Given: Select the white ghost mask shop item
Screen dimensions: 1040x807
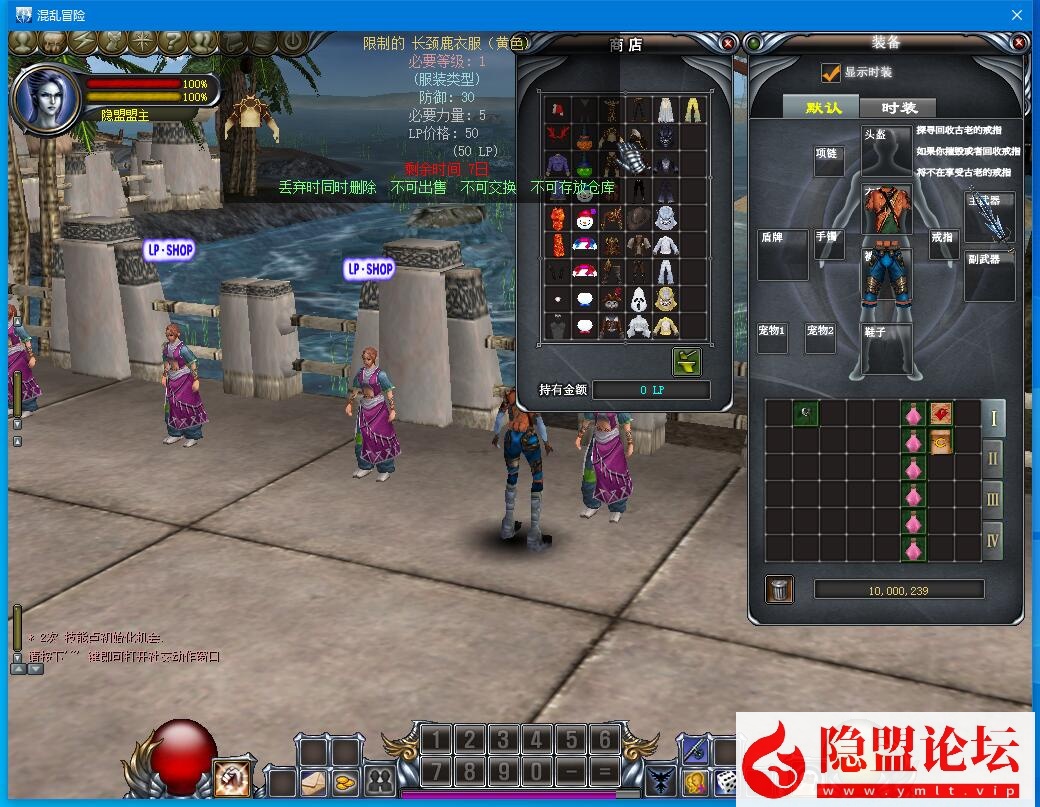Looking at the screenshot, I should [639, 298].
